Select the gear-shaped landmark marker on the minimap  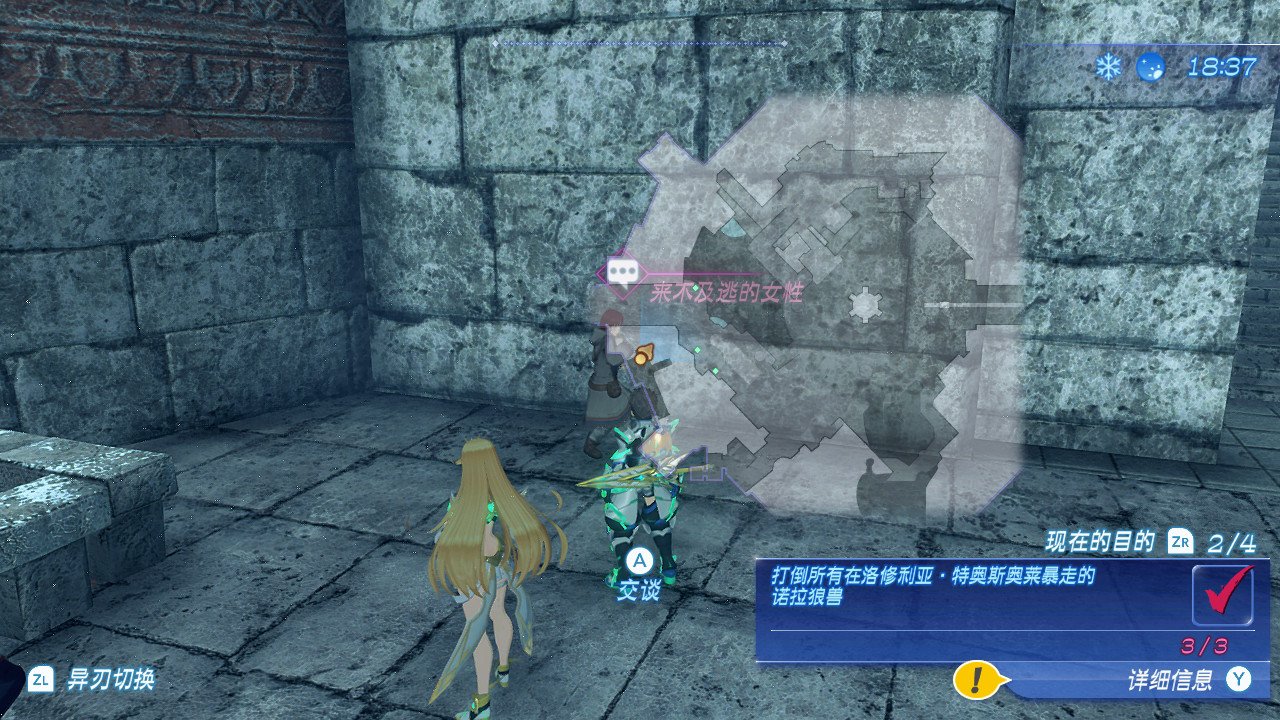[x=864, y=304]
